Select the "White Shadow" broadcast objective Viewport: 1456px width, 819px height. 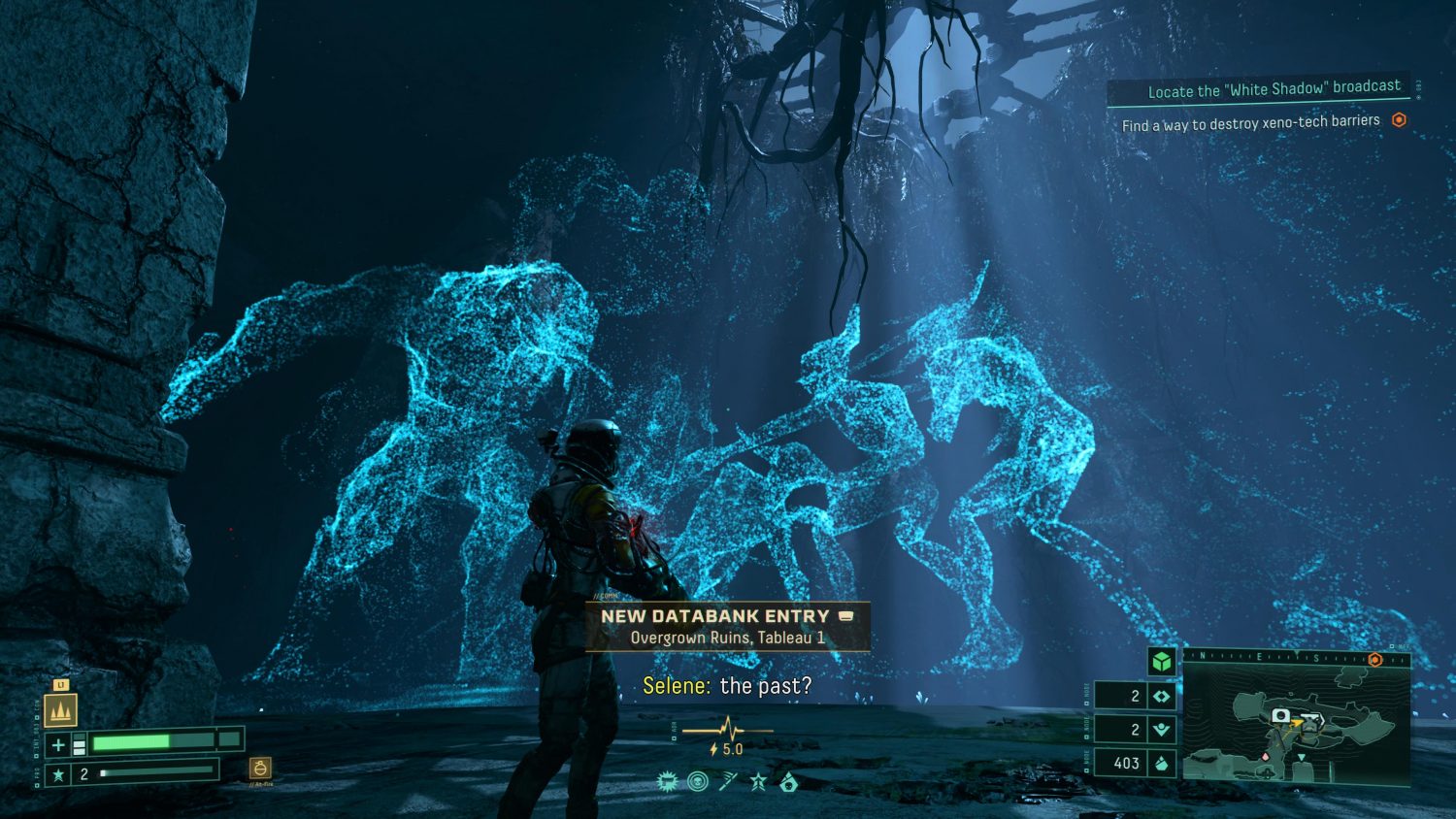point(1274,89)
